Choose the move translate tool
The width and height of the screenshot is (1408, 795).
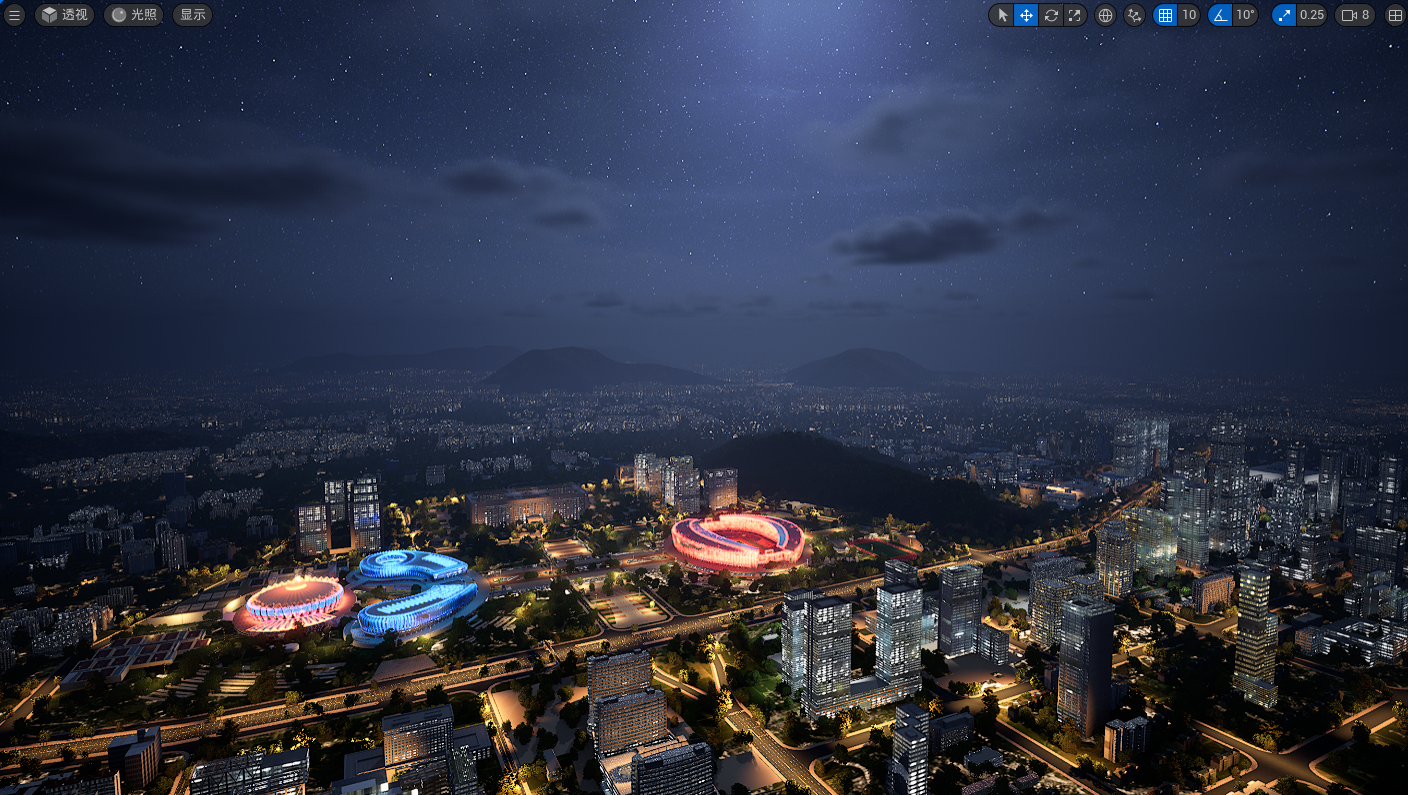click(x=1026, y=15)
